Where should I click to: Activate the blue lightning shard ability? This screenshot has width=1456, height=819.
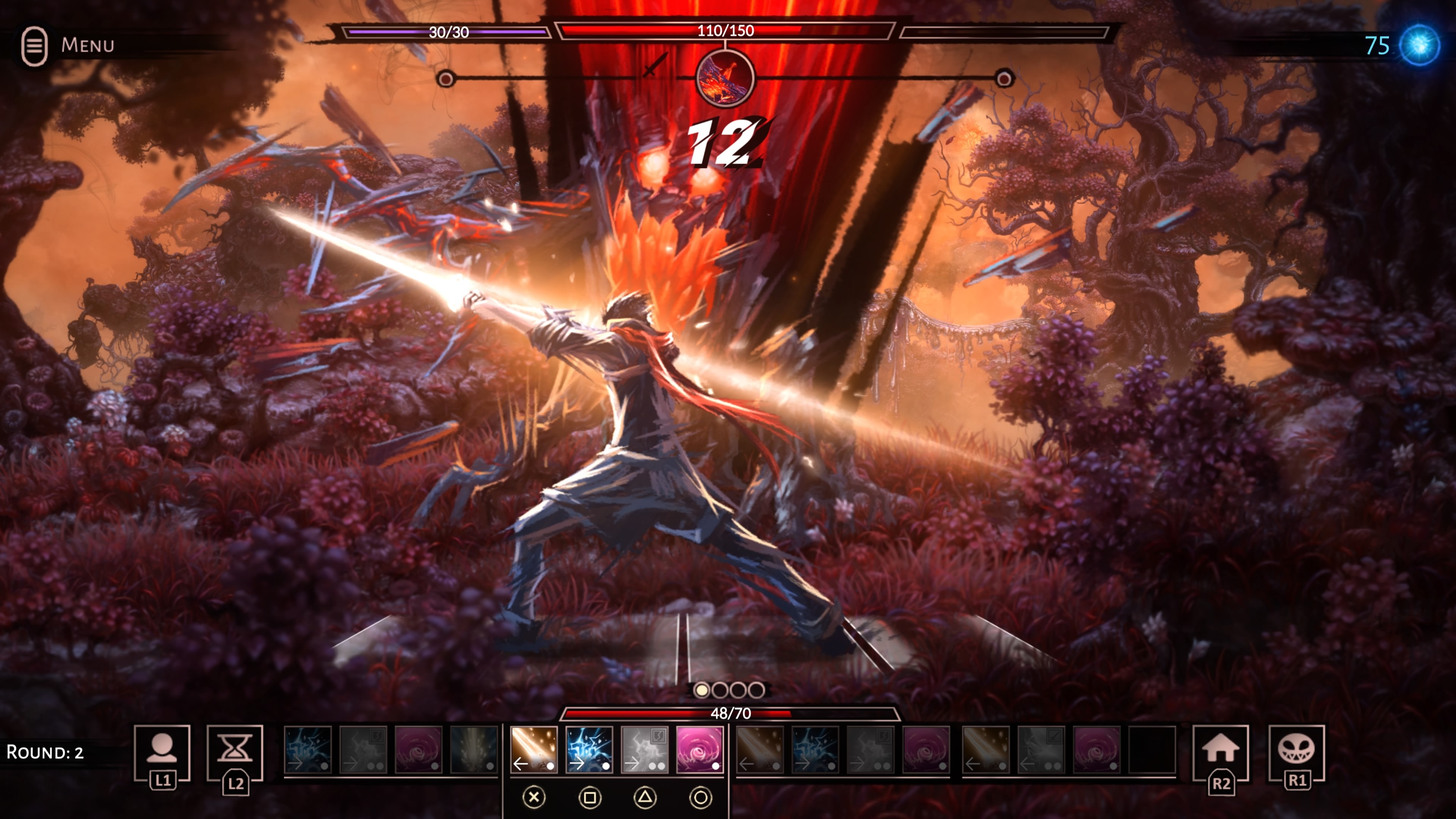[x=589, y=750]
